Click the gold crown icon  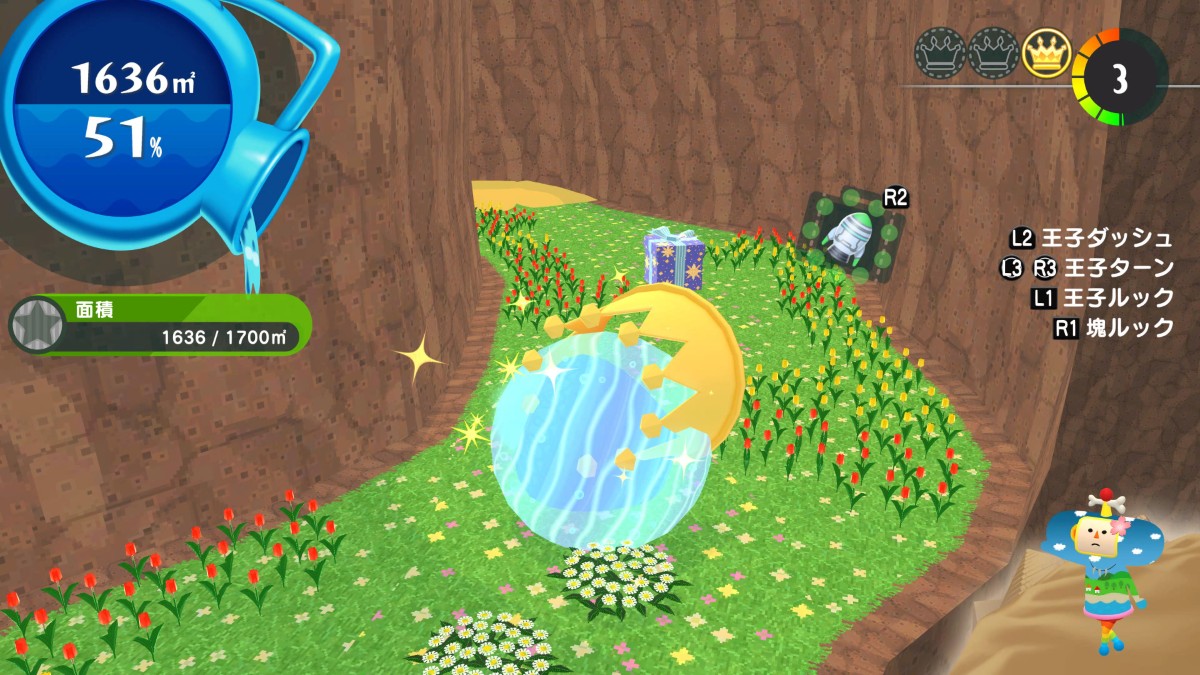(1046, 51)
